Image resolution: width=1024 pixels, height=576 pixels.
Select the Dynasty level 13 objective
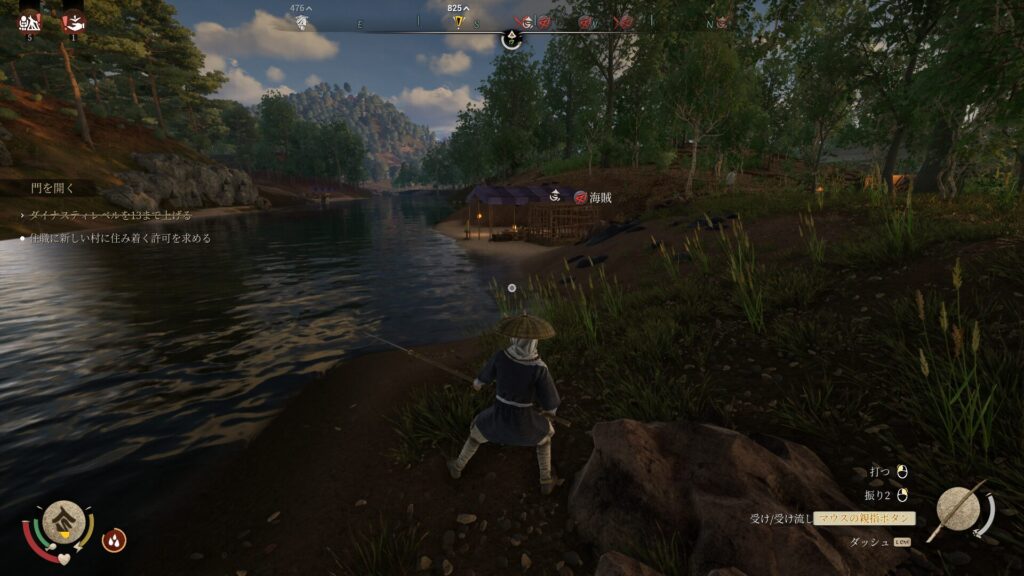110,215
